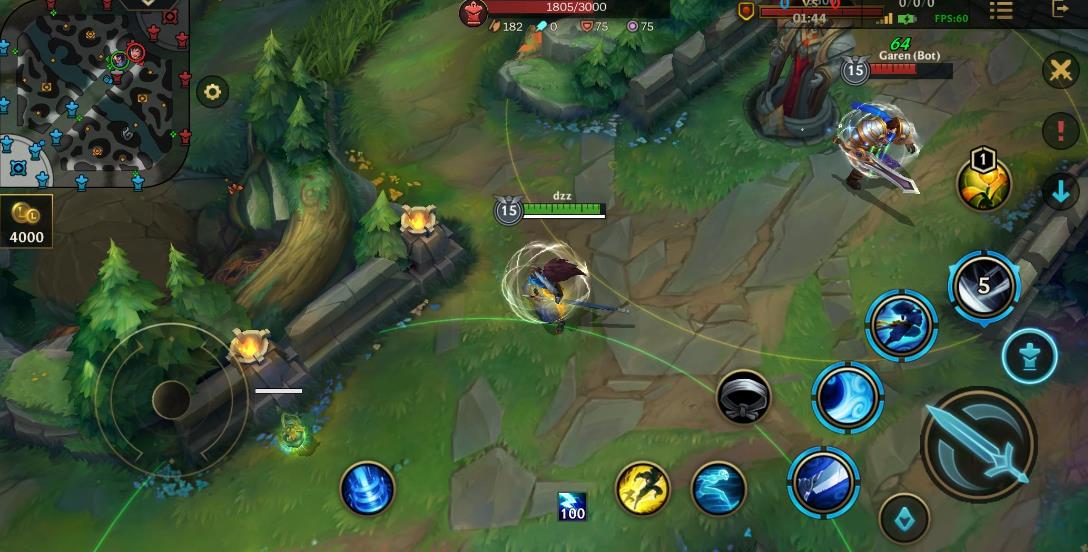Viewport: 1088px width, 552px height.
Task: Trigger the ultimate ability showing cooldown 5
Action: pyautogui.click(x=983, y=287)
